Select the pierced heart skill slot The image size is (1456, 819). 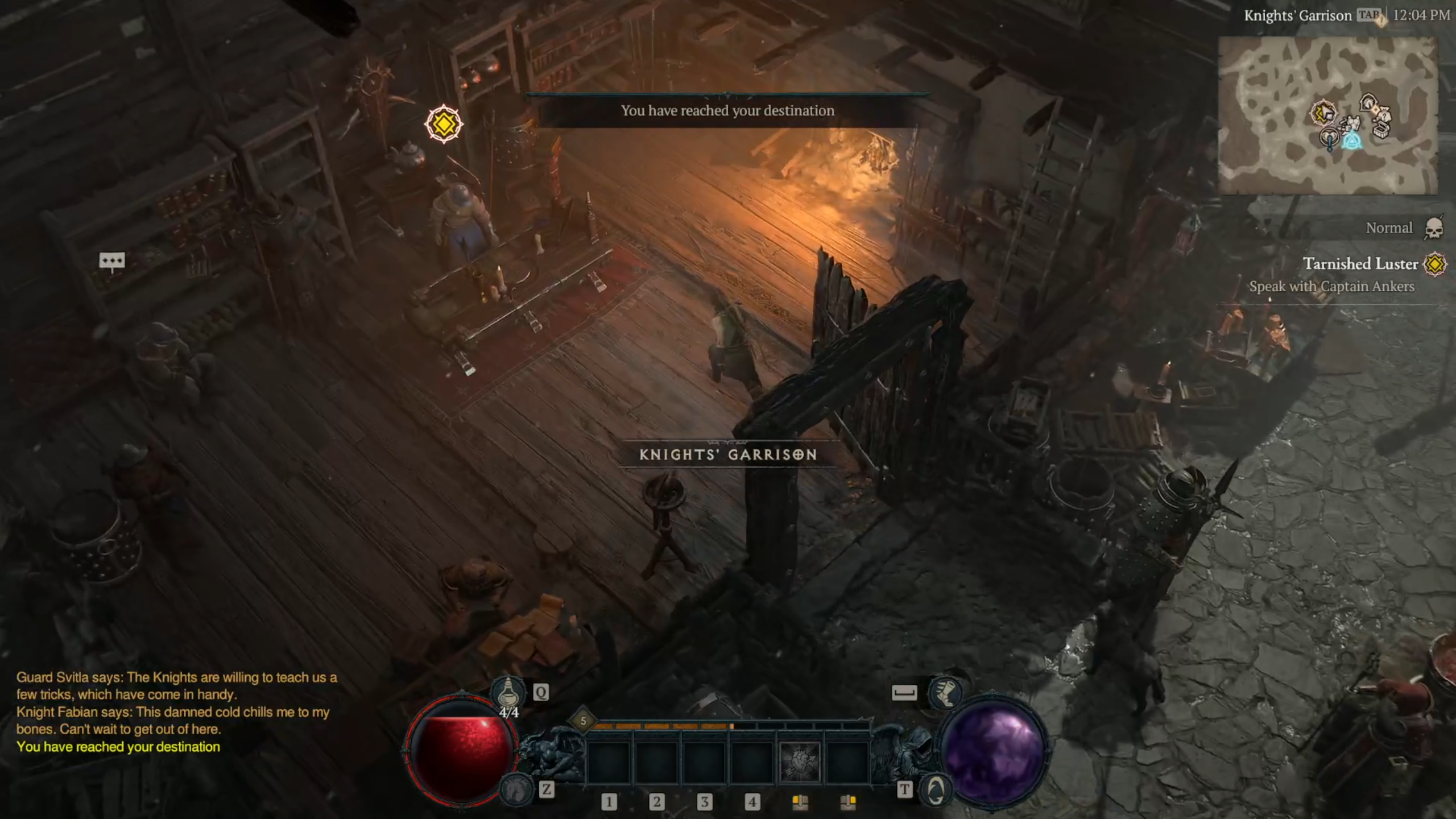(x=800, y=762)
